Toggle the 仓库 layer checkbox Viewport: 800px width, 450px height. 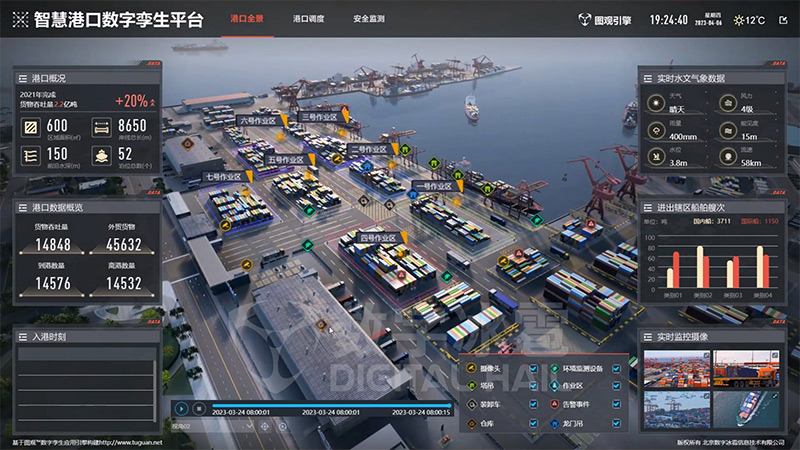tap(533, 425)
